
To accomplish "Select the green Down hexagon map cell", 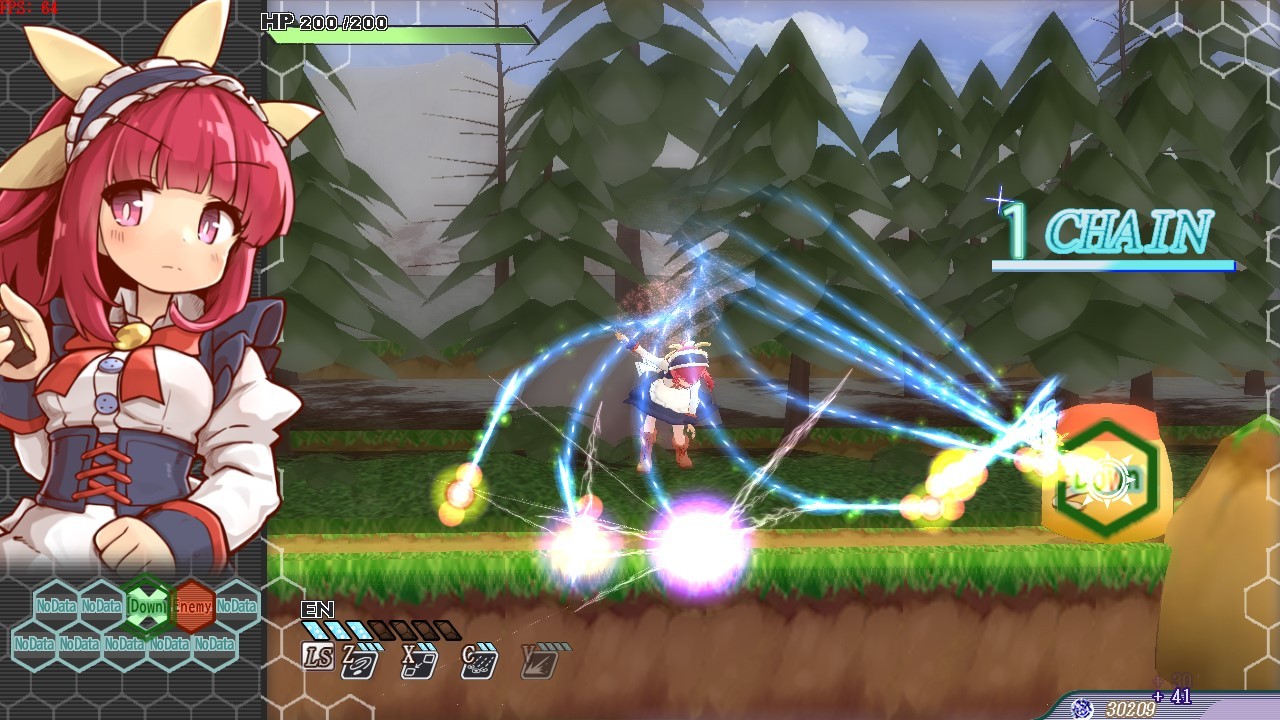I will tap(147, 606).
